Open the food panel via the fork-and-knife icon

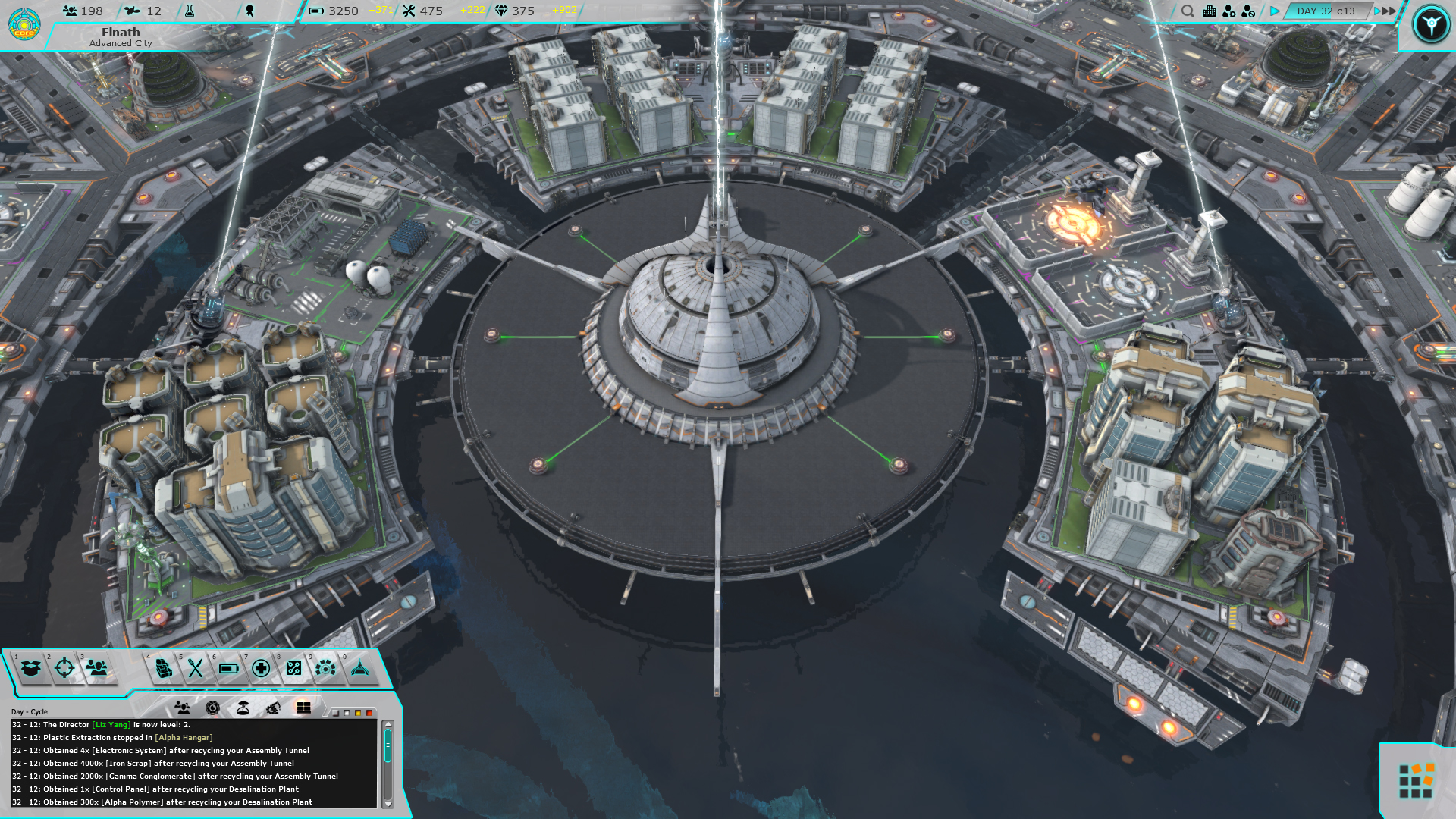click(x=194, y=668)
